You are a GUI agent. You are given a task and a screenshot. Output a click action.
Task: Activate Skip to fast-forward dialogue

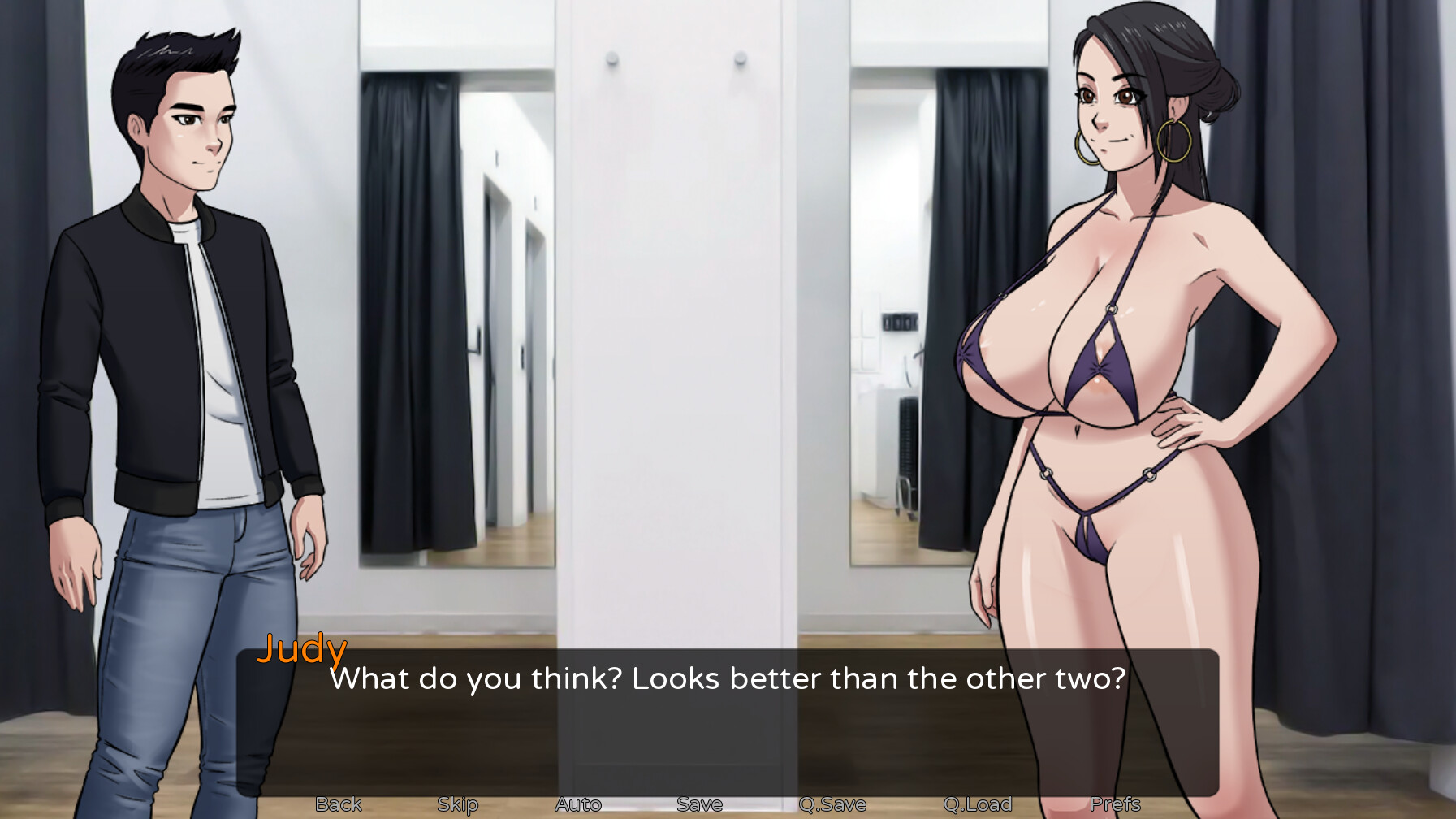(x=458, y=804)
